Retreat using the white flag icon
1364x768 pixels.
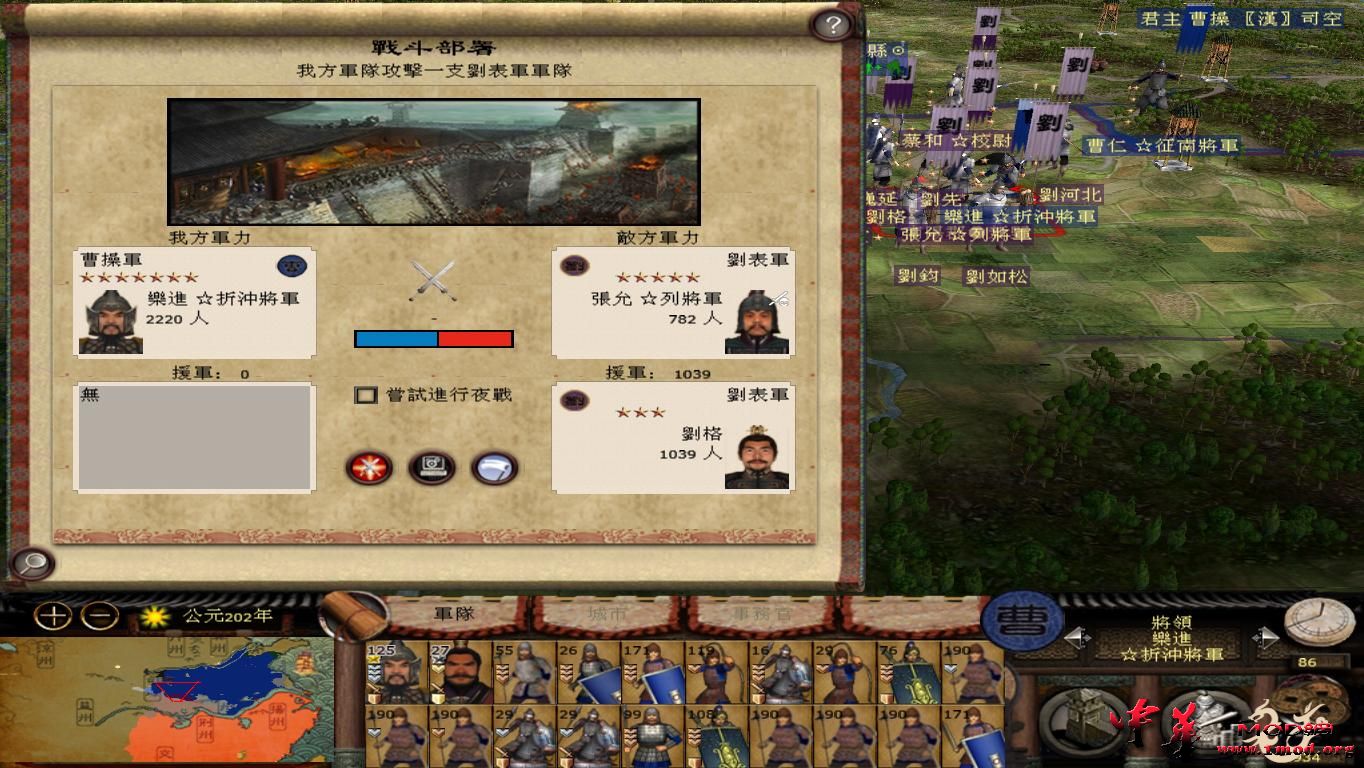(x=491, y=468)
